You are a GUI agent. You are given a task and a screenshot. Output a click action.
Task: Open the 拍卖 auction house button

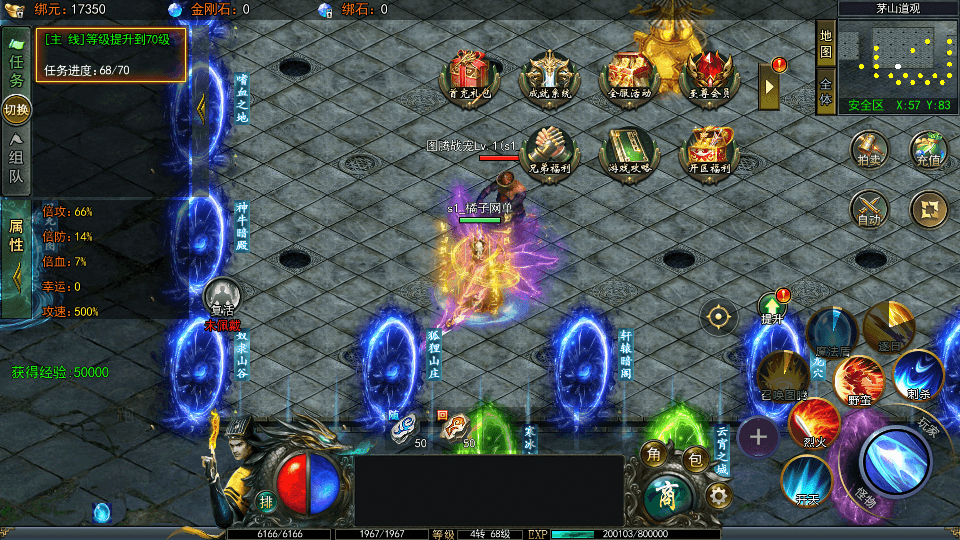click(869, 149)
